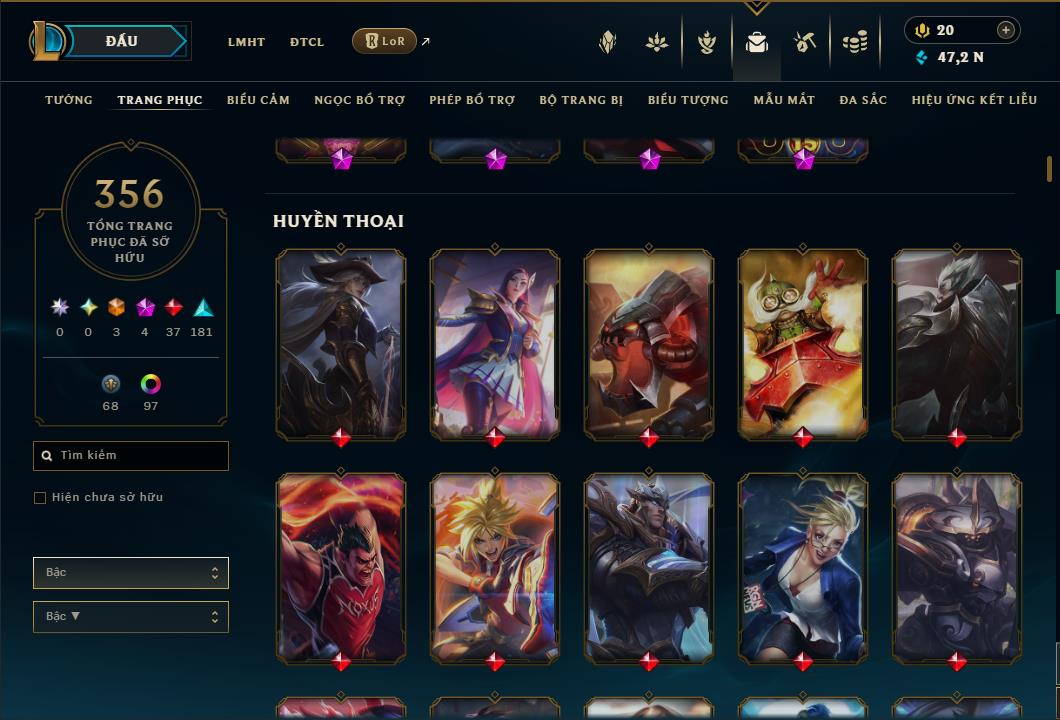
Task: Open the BIỂU TƯỢNG tab
Action: coord(688,100)
